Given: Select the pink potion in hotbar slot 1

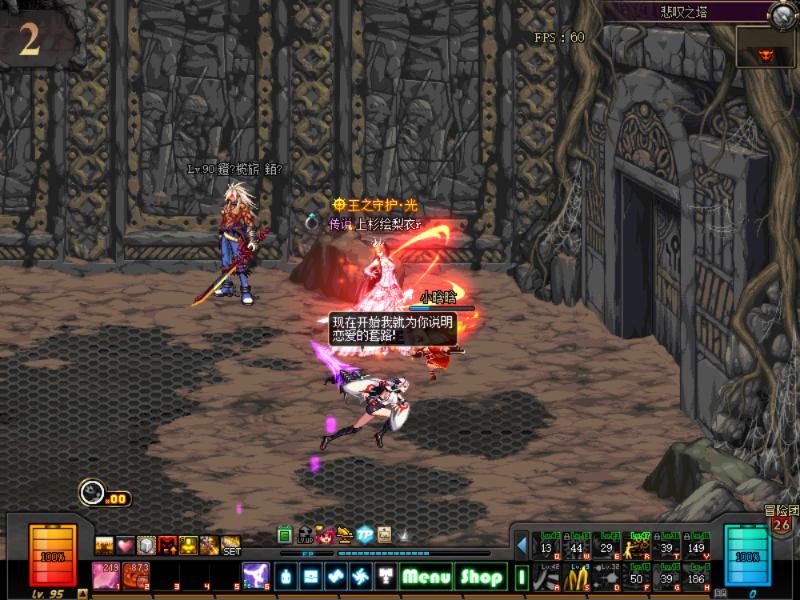Looking at the screenshot, I should tap(105, 575).
